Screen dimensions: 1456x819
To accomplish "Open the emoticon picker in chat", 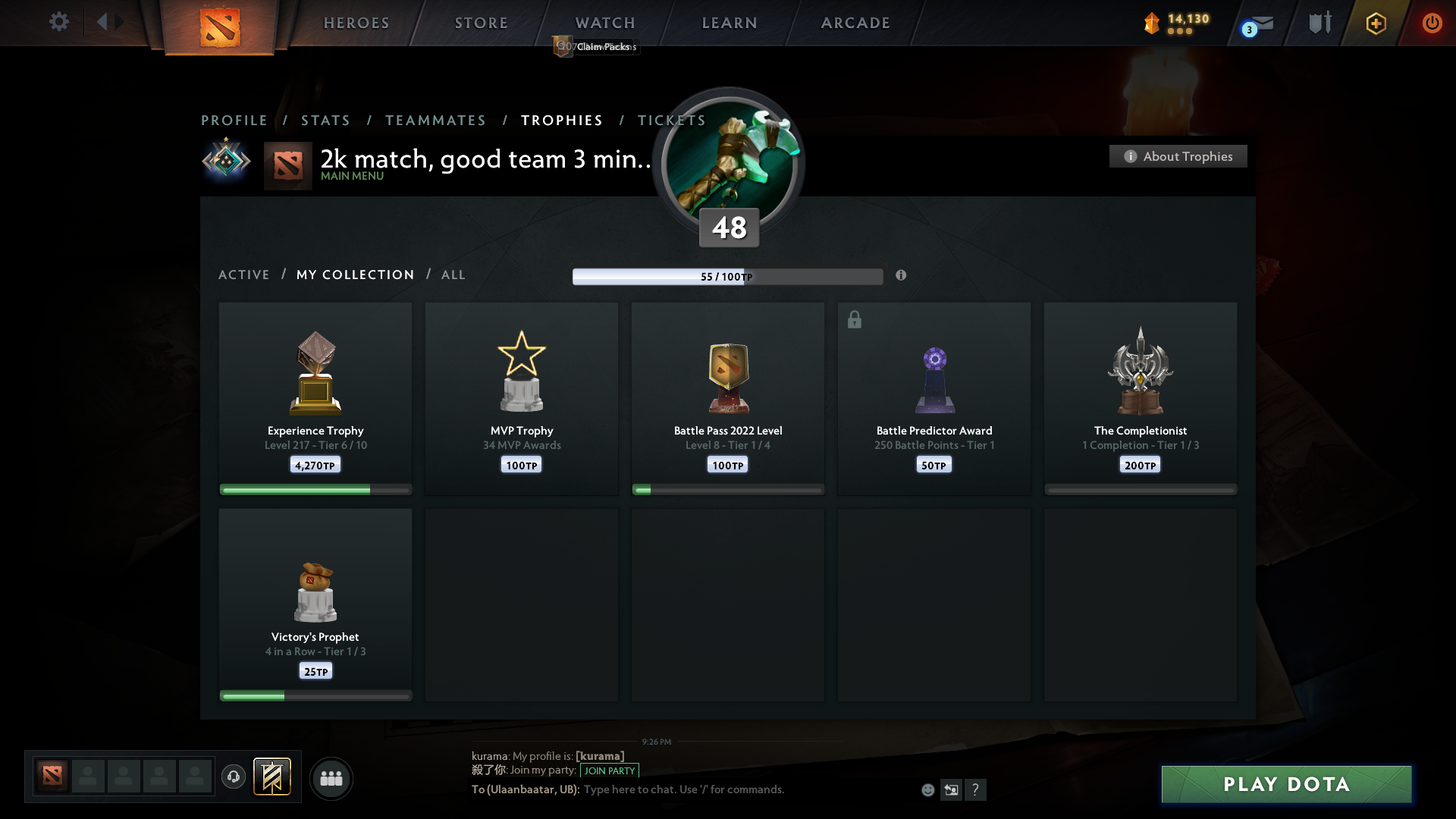I will click(x=928, y=789).
